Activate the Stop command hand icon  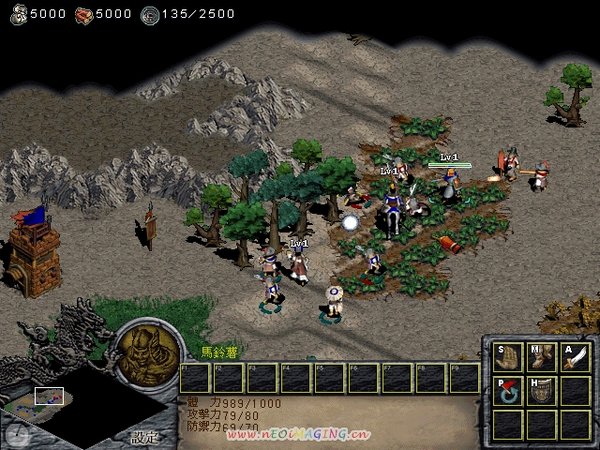click(x=508, y=357)
